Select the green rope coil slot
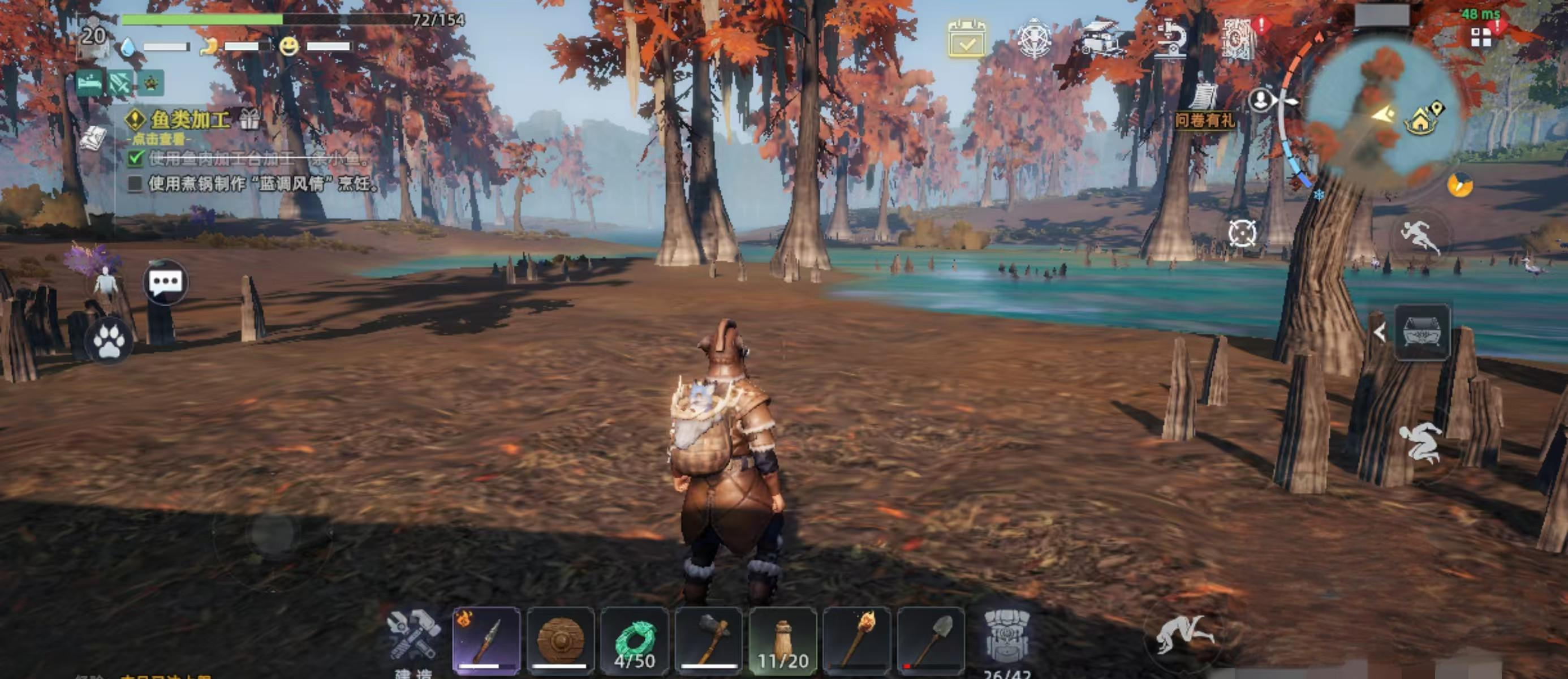 coord(634,640)
